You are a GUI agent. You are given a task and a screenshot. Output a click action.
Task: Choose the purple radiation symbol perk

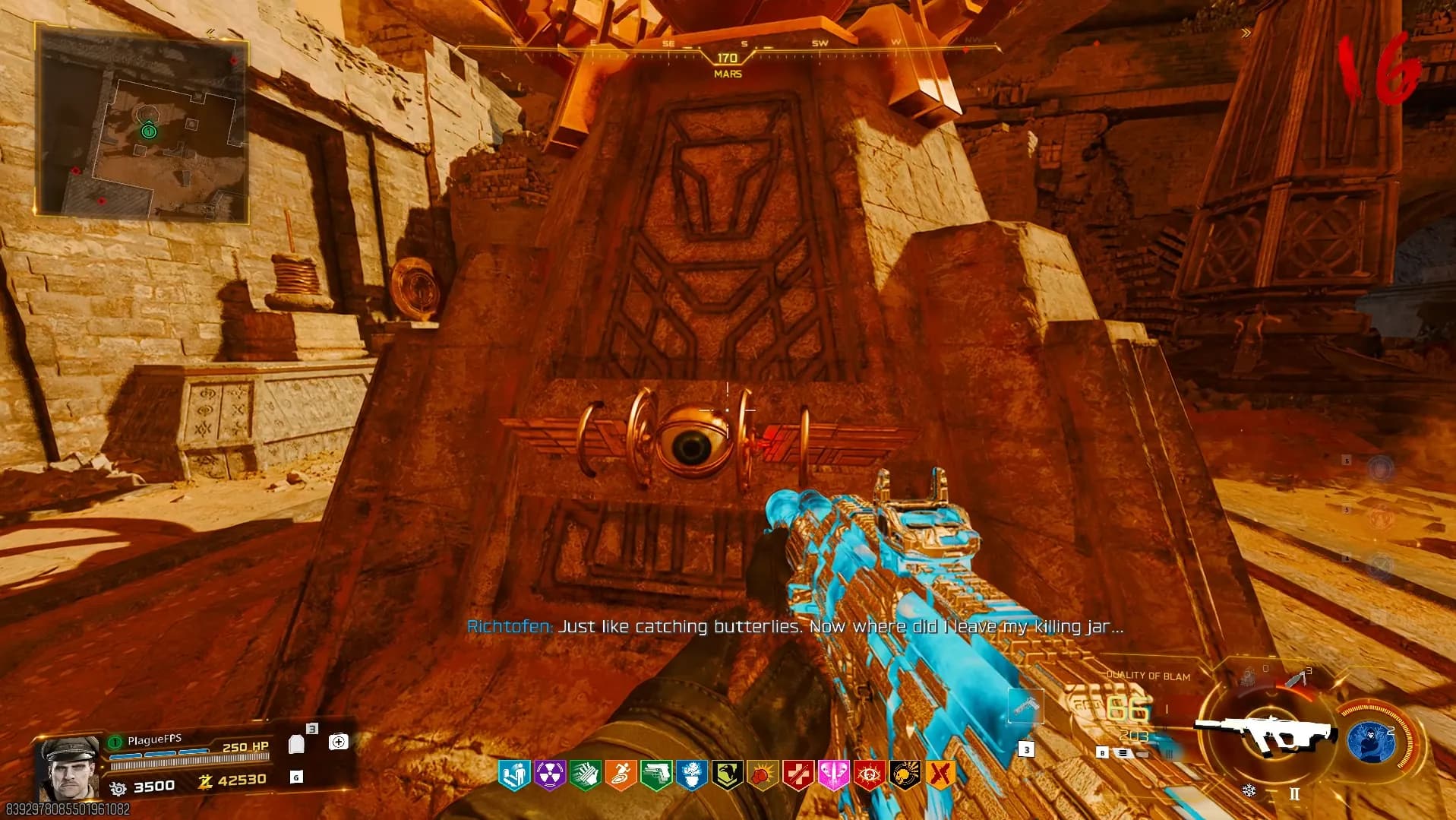[549, 775]
